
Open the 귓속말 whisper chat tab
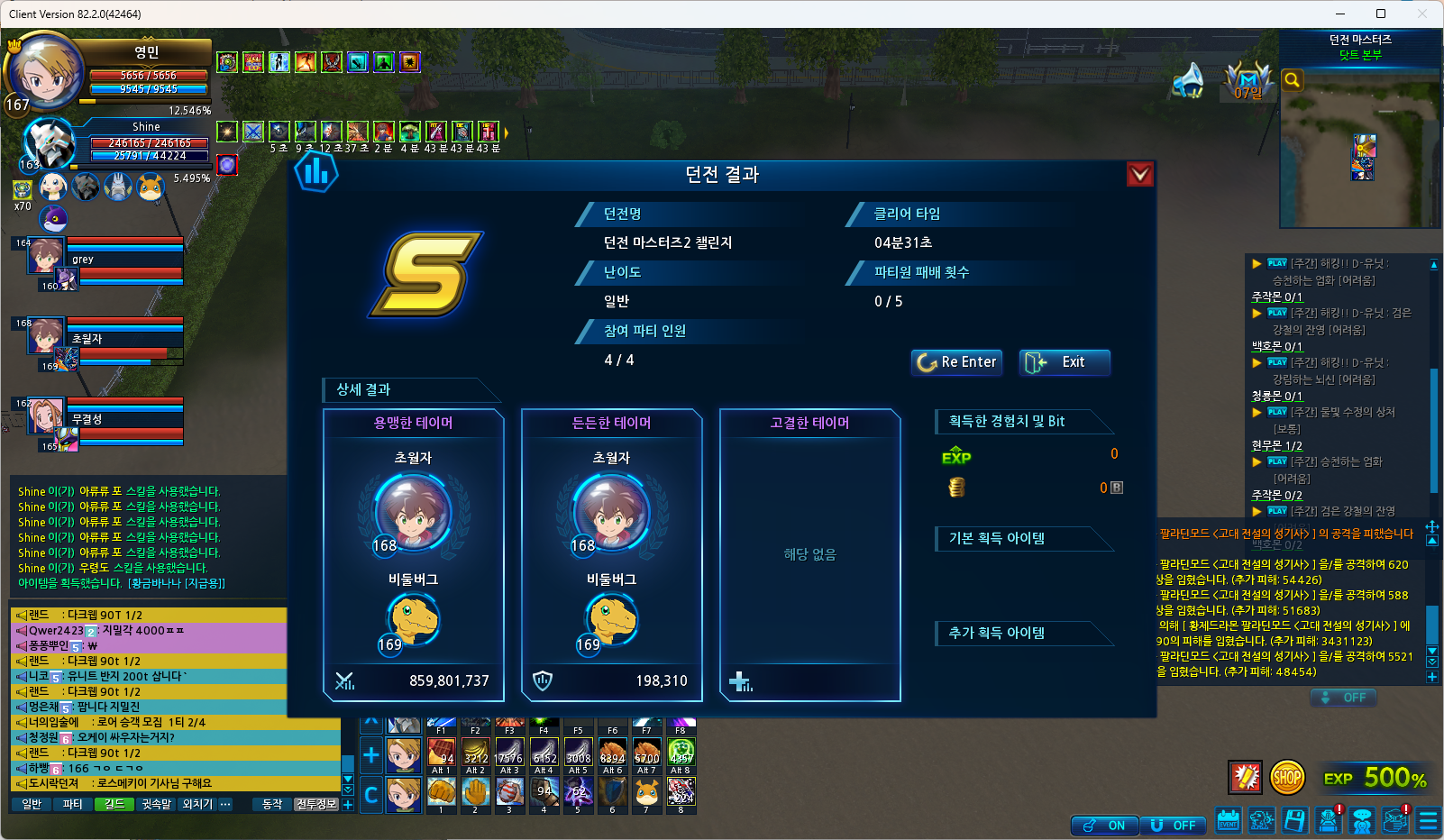click(156, 804)
